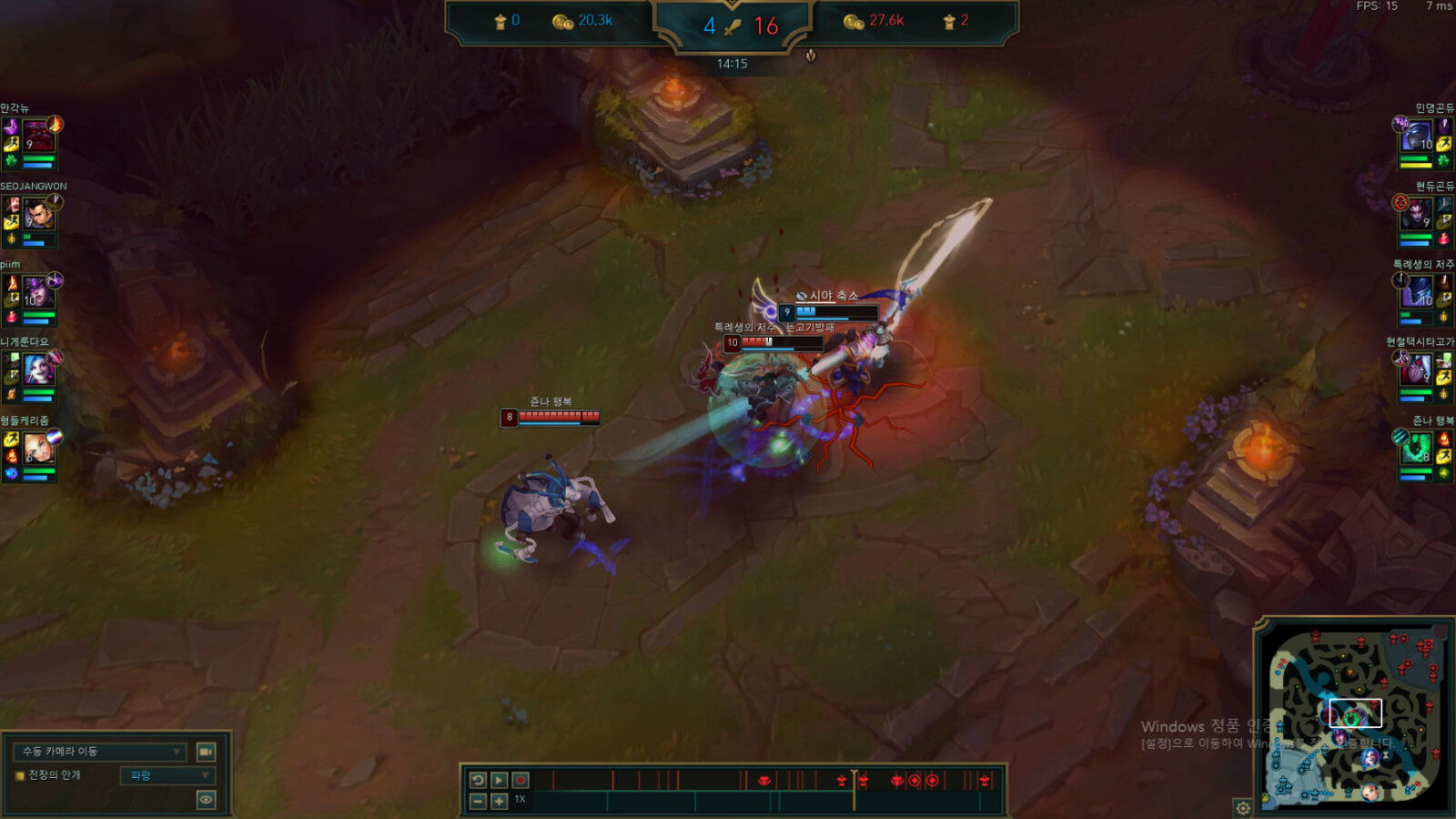Select SEOJANGWON's Yasuo portrait
This screenshot has height=819, width=1456.
tap(38, 215)
